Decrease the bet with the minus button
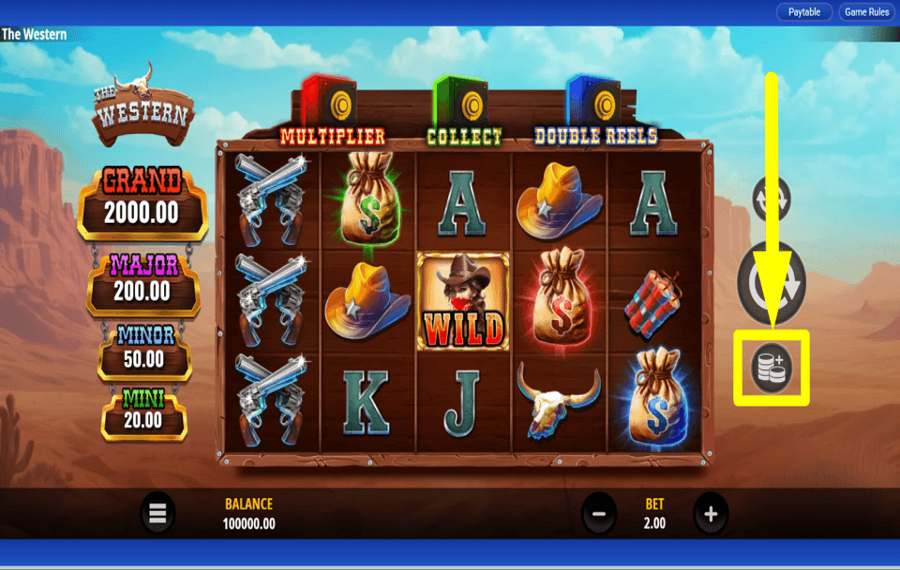The height and width of the screenshot is (570, 900). (599, 514)
